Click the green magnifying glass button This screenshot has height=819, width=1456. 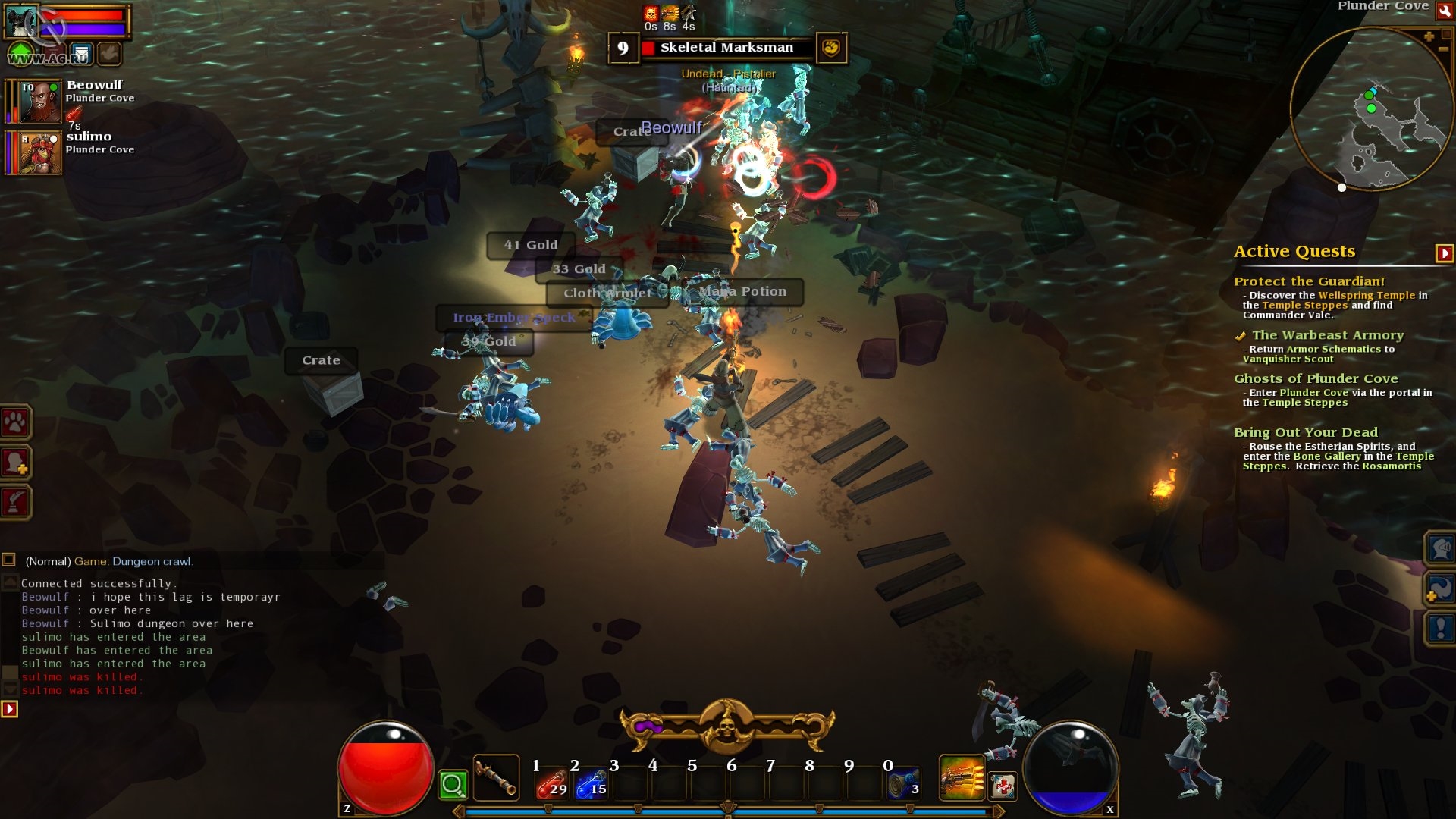pos(453,785)
